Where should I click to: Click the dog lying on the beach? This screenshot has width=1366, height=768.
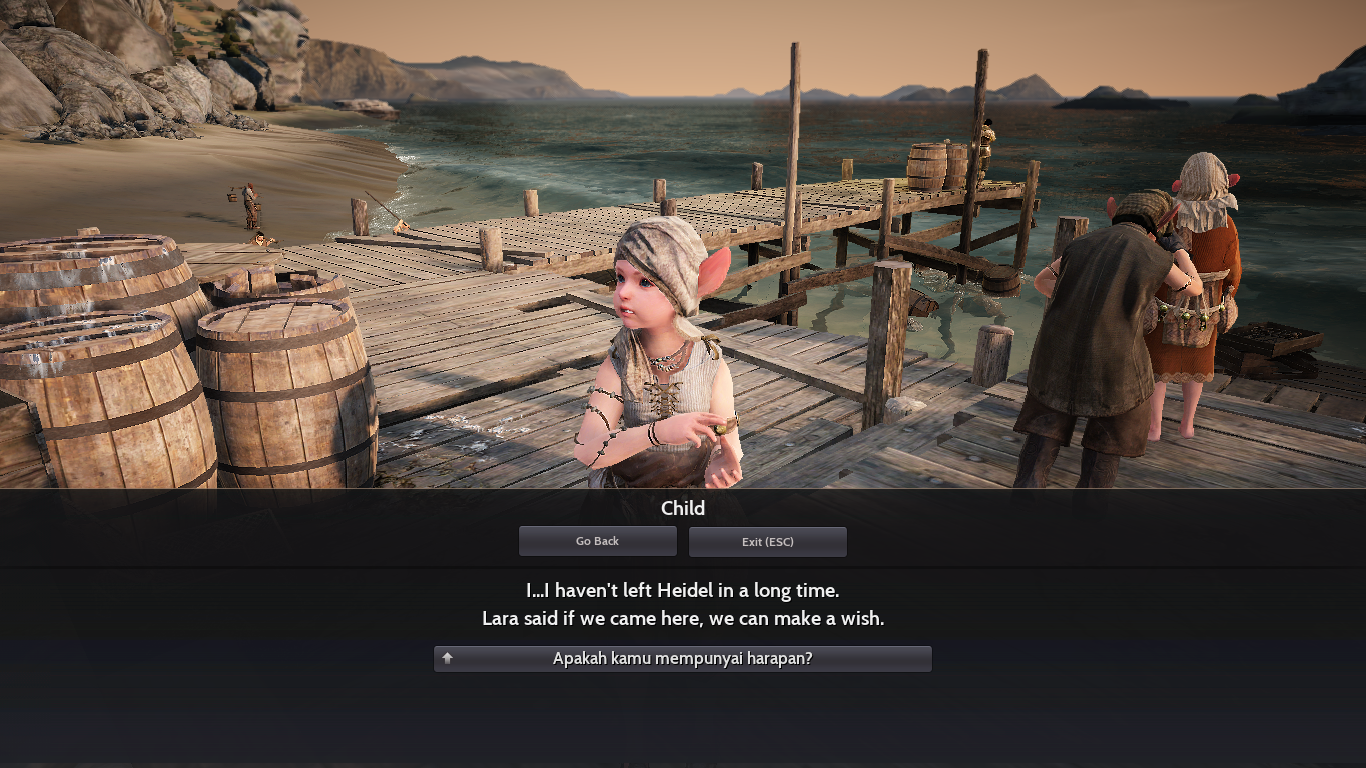click(258, 239)
